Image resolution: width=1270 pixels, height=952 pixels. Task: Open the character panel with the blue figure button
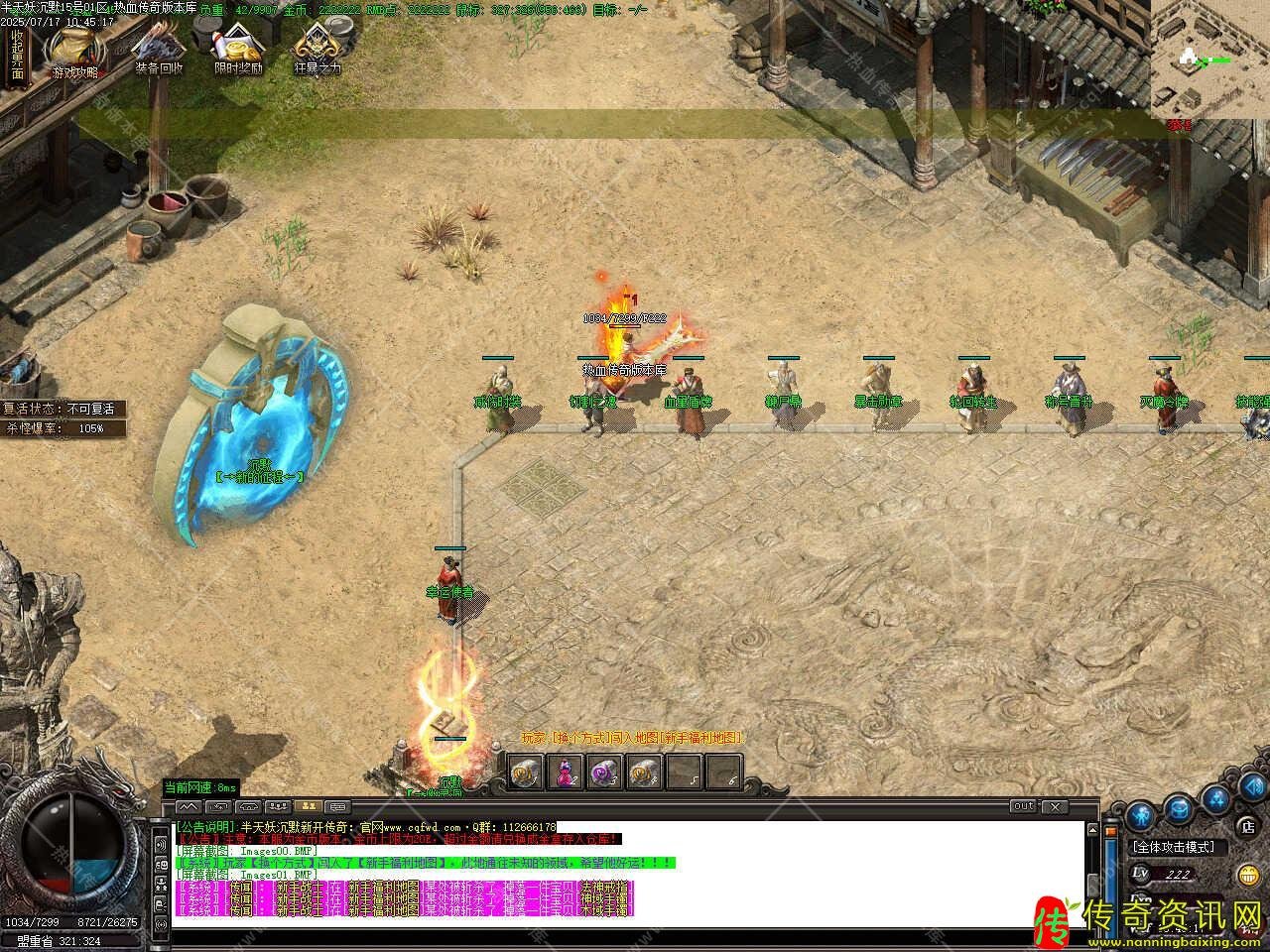click(1137, 815)
